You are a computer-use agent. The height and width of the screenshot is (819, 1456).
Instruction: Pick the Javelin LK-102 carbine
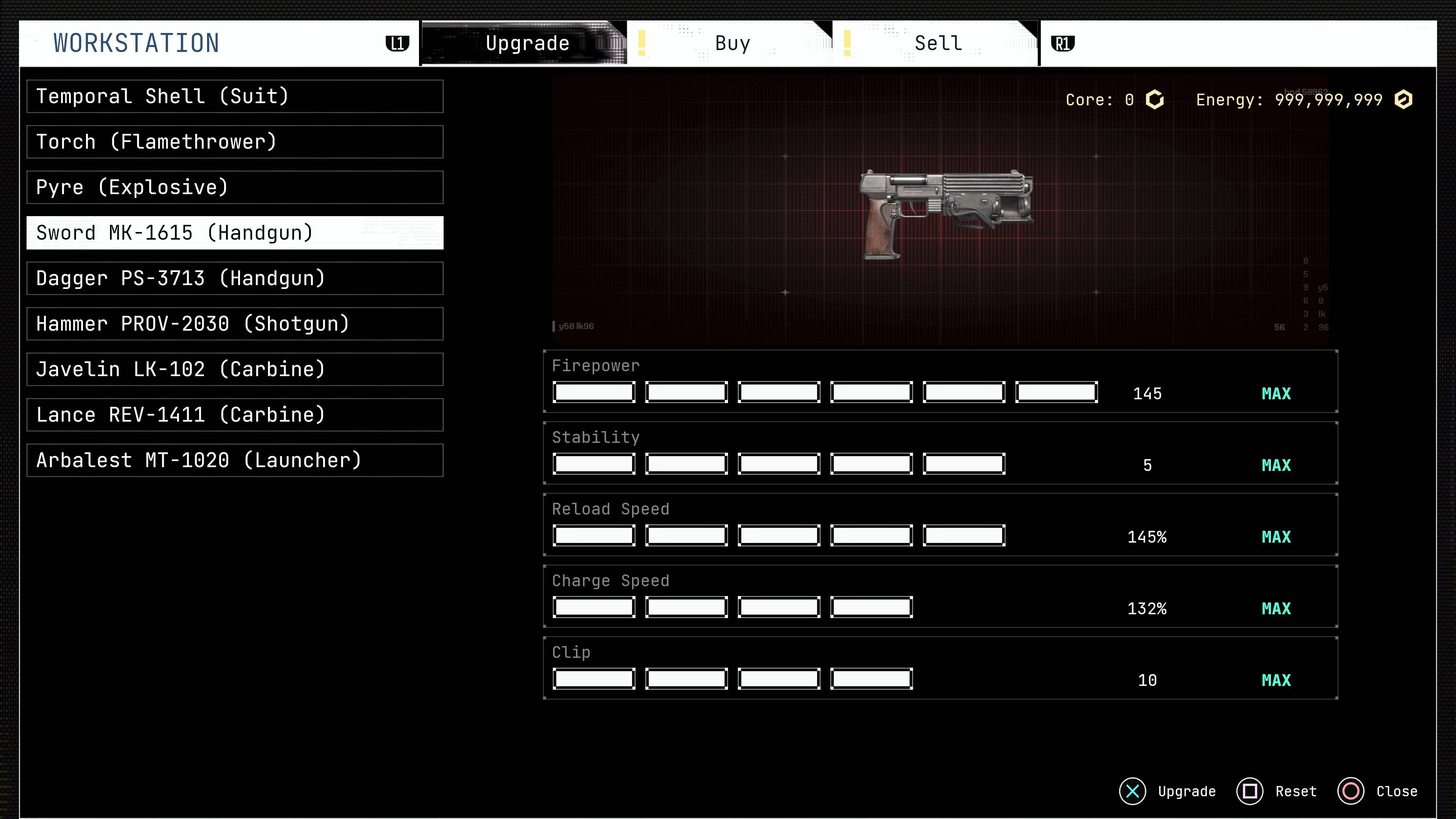235,370
